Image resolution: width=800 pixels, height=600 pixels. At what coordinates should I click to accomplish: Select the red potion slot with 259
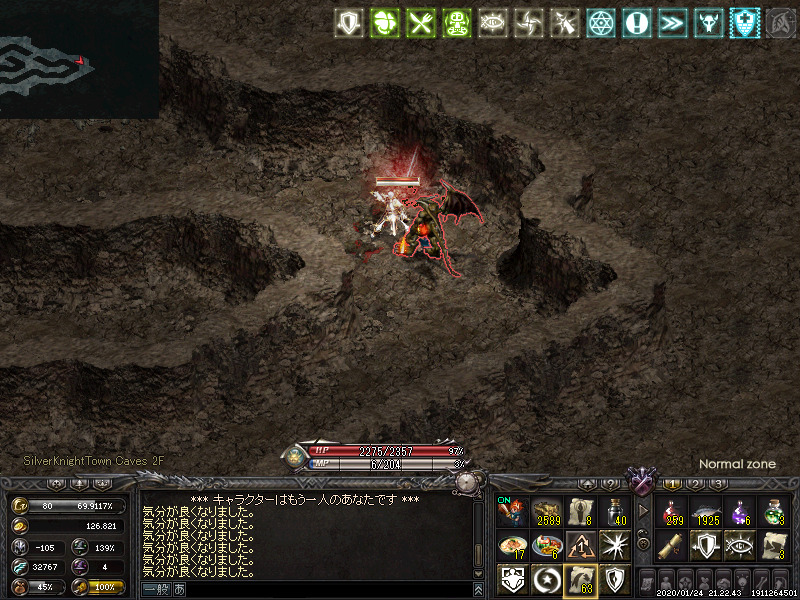tap(672, 512)
